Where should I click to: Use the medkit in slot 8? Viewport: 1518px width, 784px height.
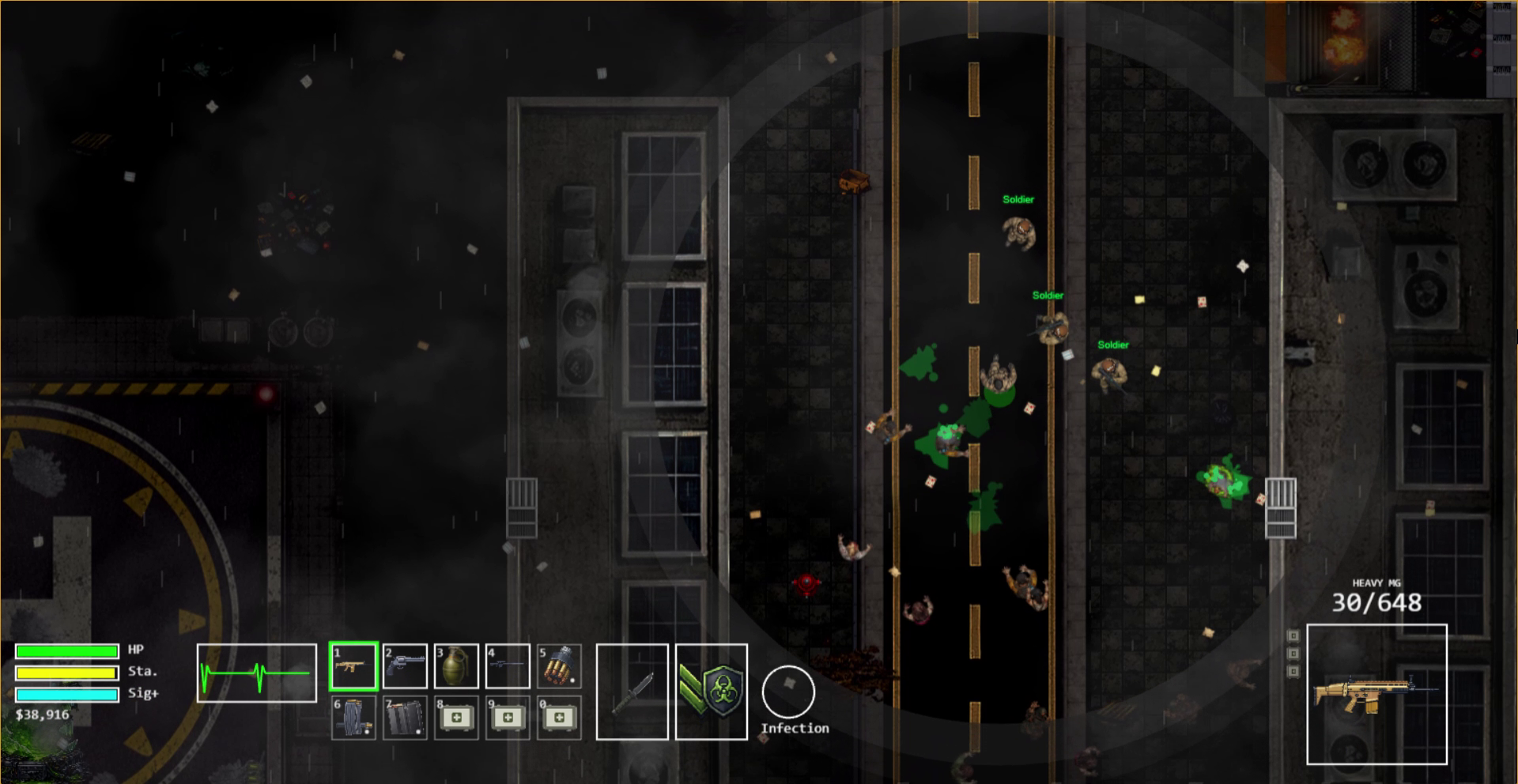(456, 718)
